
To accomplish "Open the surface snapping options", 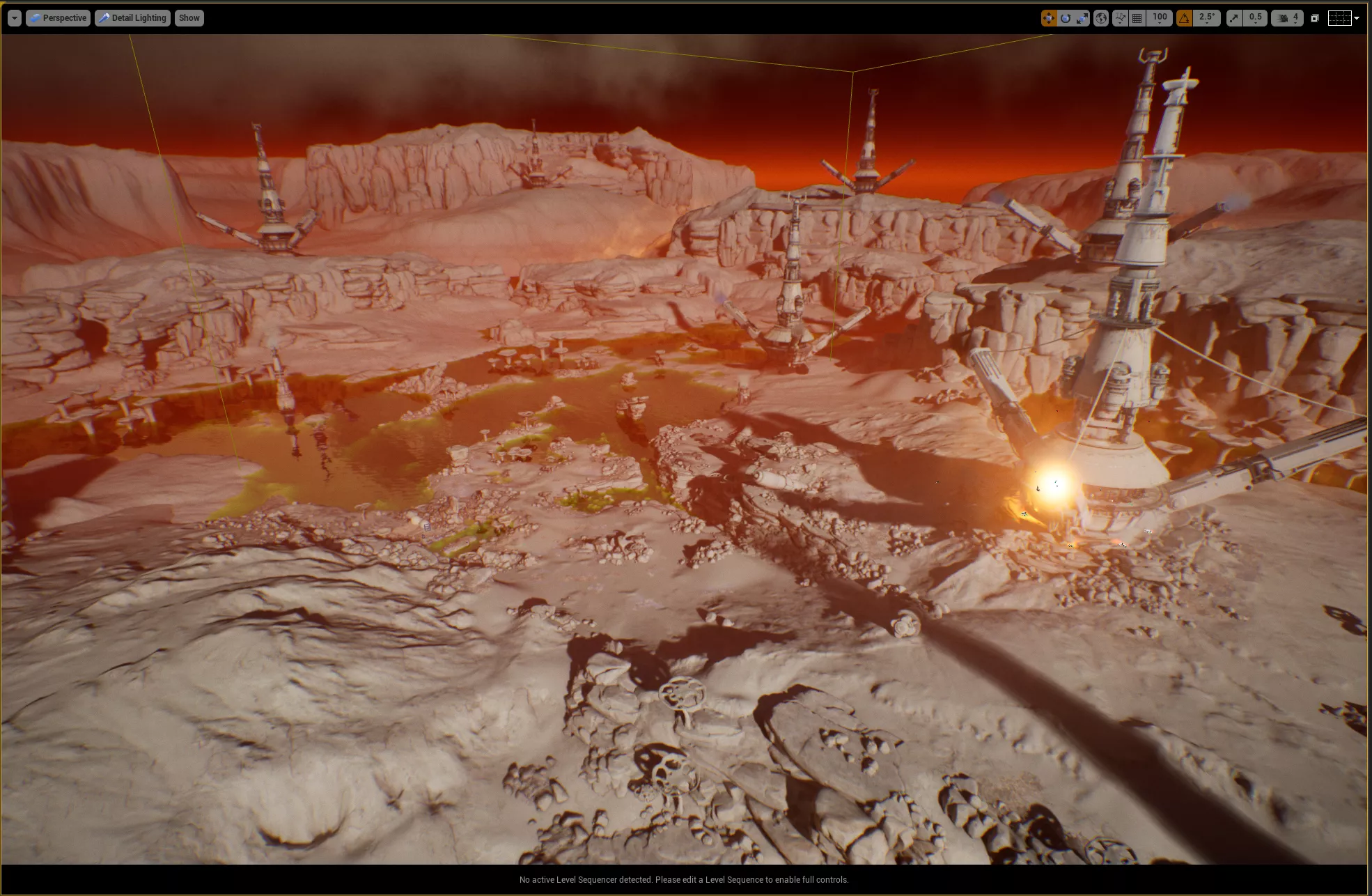I will click(x=1120, y=18).
